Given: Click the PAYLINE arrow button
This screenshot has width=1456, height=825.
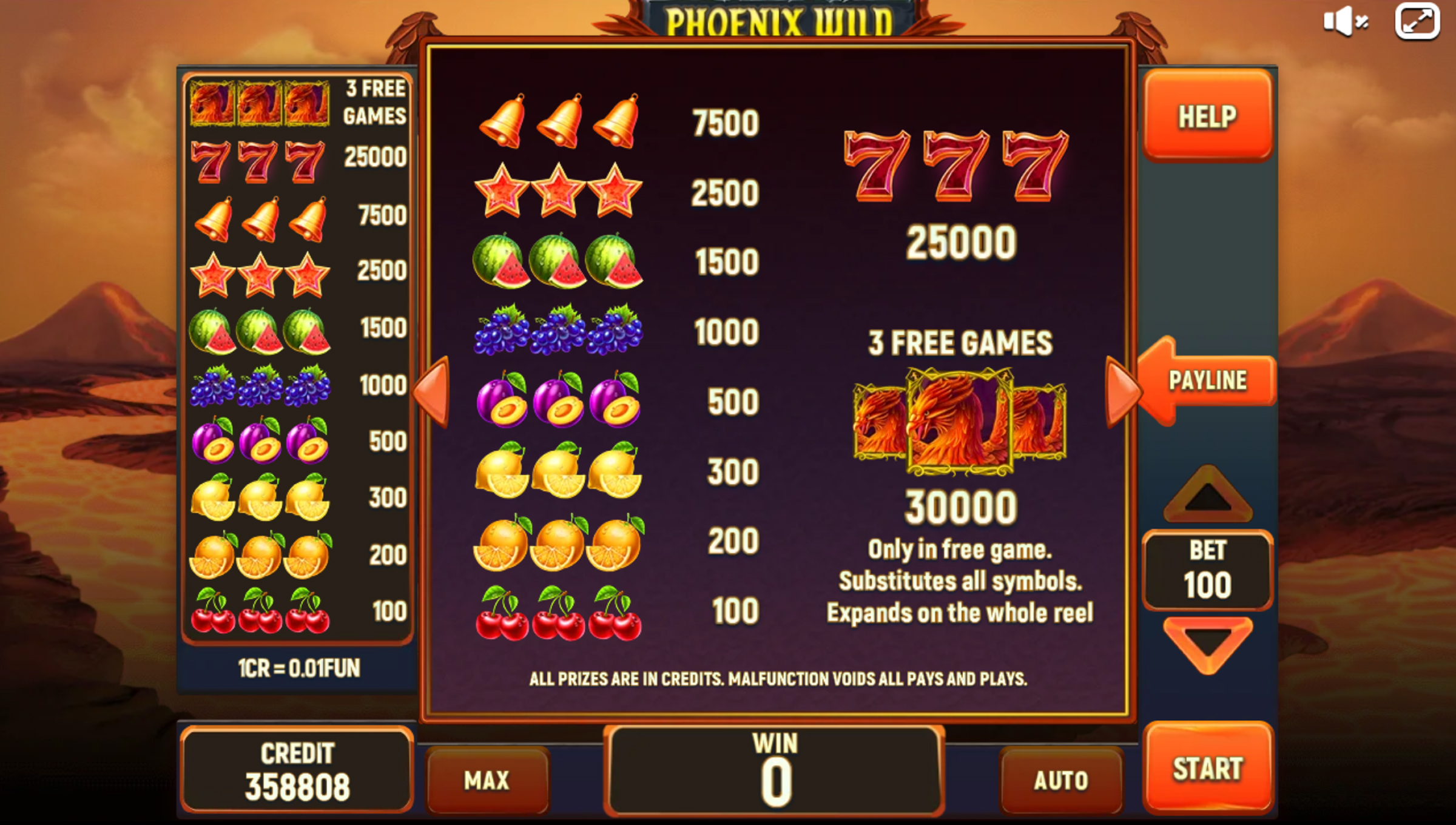Looking at the screenshot, I should (x=1207, y=380).
